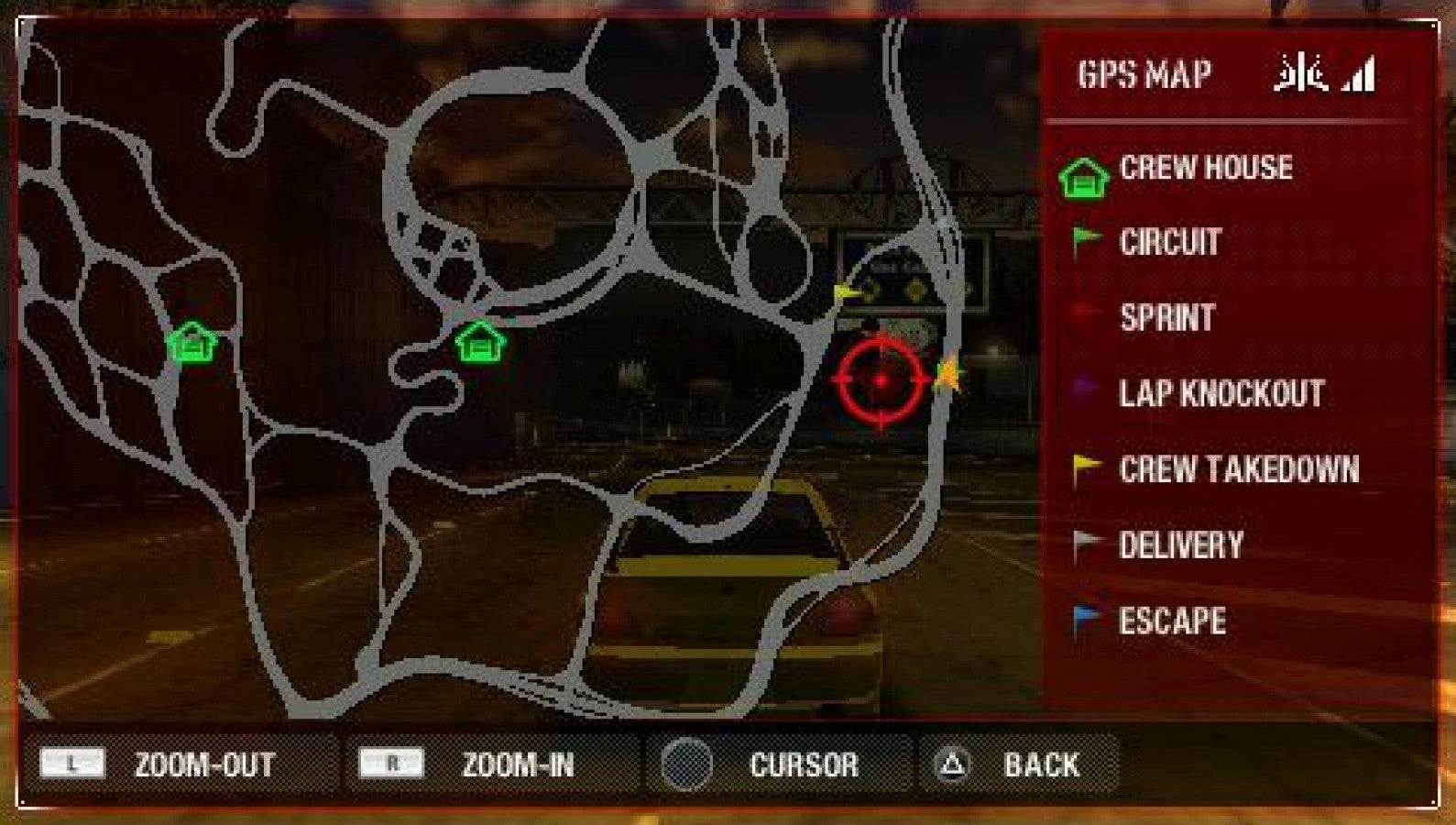Select the central Crew House icon on the map
This screenshot has width=1456, height=825.
477,344
